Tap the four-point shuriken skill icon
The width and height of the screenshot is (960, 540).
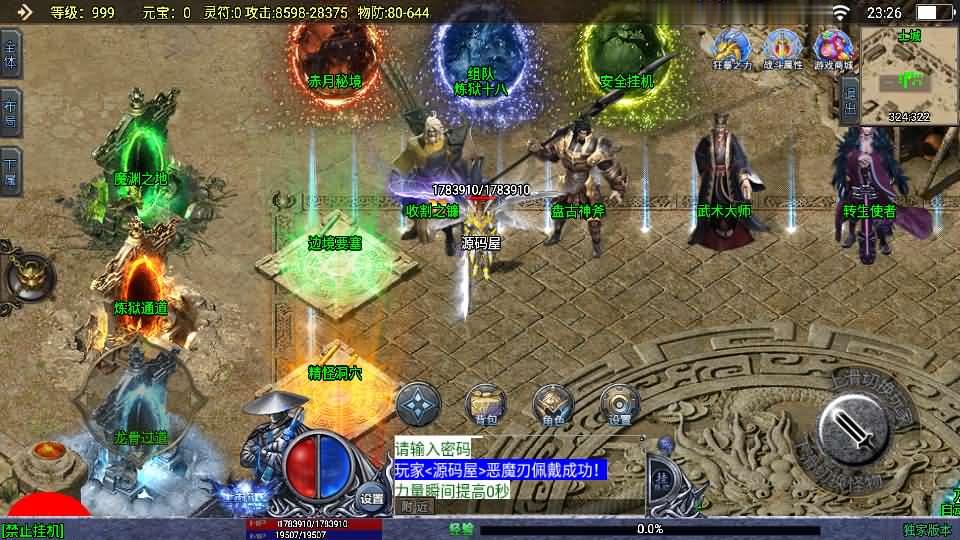tap(418, 404)
